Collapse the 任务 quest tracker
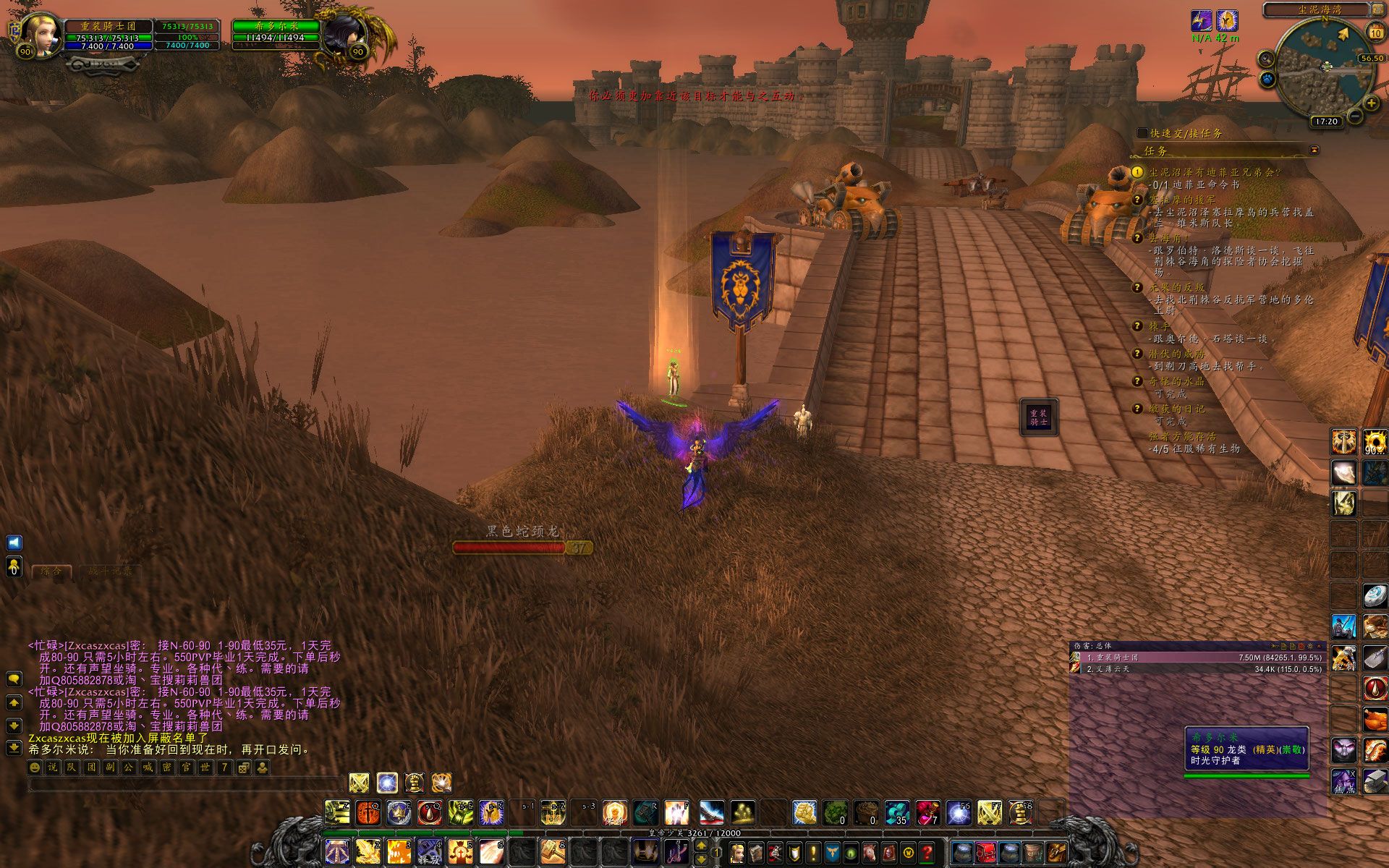The height and width of the screenshot is (868, 1389). click(1314, 150)
